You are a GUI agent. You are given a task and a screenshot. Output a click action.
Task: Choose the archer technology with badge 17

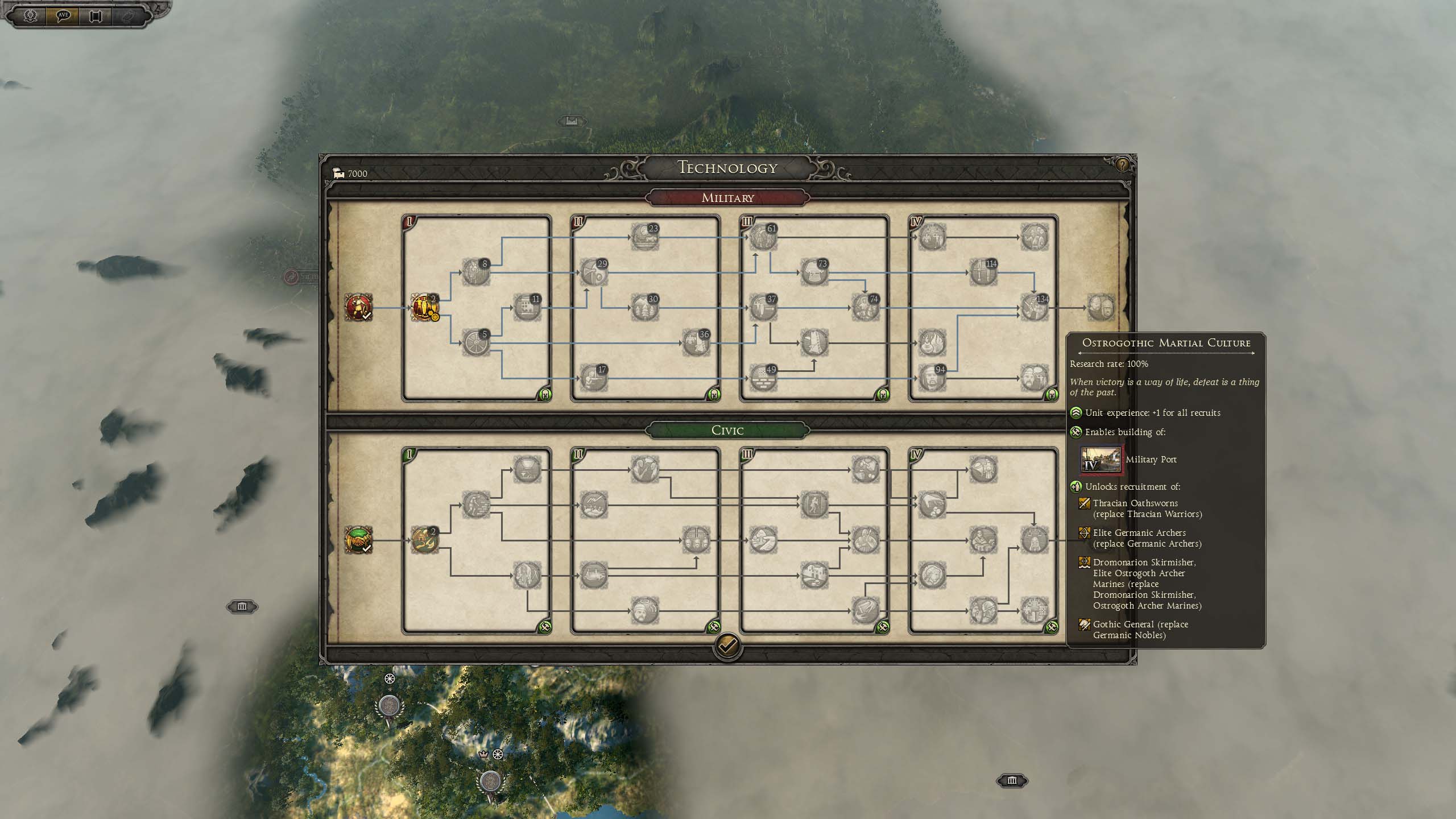click(x=593, y=378)
